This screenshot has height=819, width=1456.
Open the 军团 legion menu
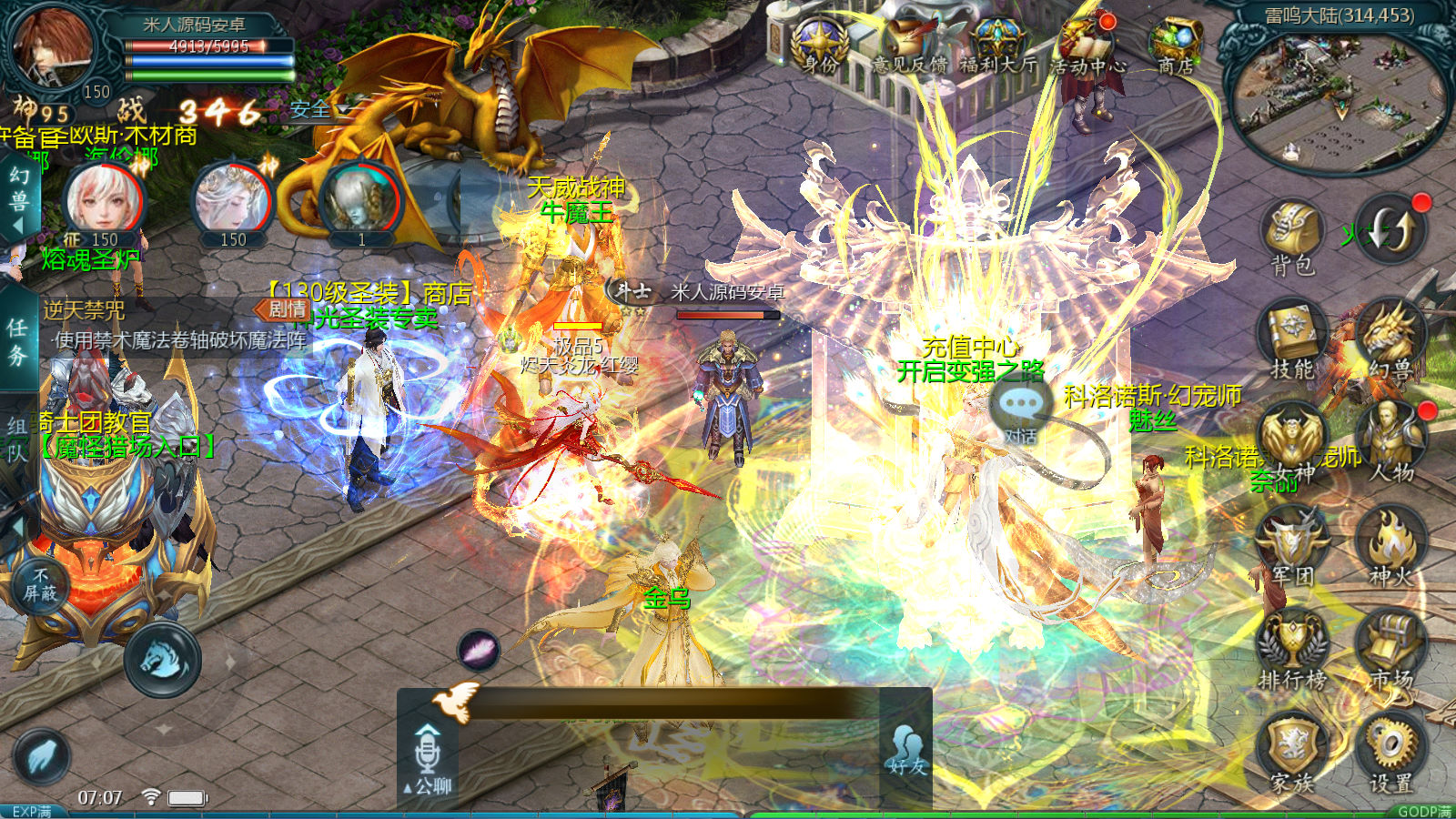(x=1292, y=544)
